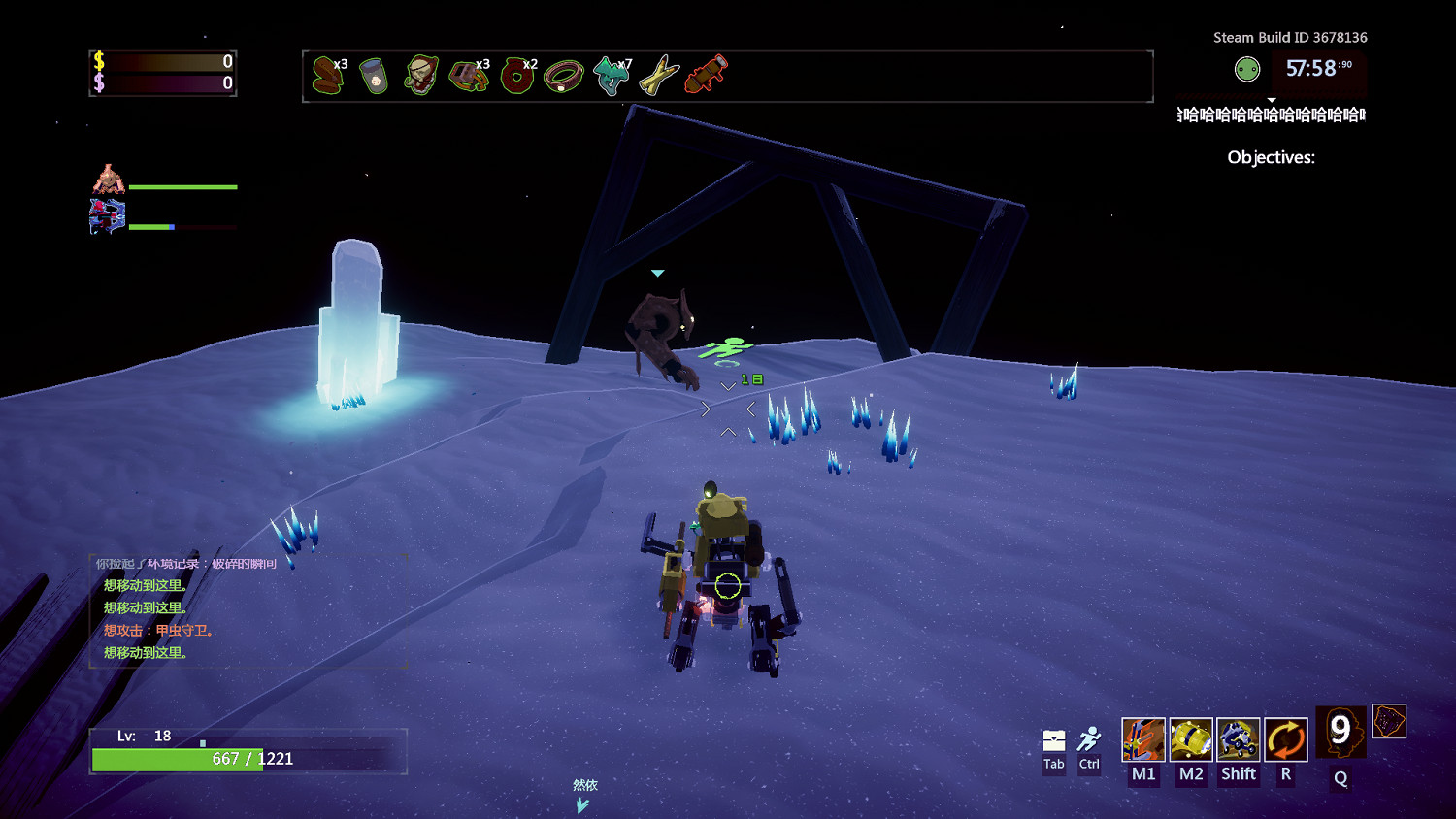The width and height of the screenshot is (1456, 819).
Task: Inspect the grey jar item
Action: [x=374, y=76]
